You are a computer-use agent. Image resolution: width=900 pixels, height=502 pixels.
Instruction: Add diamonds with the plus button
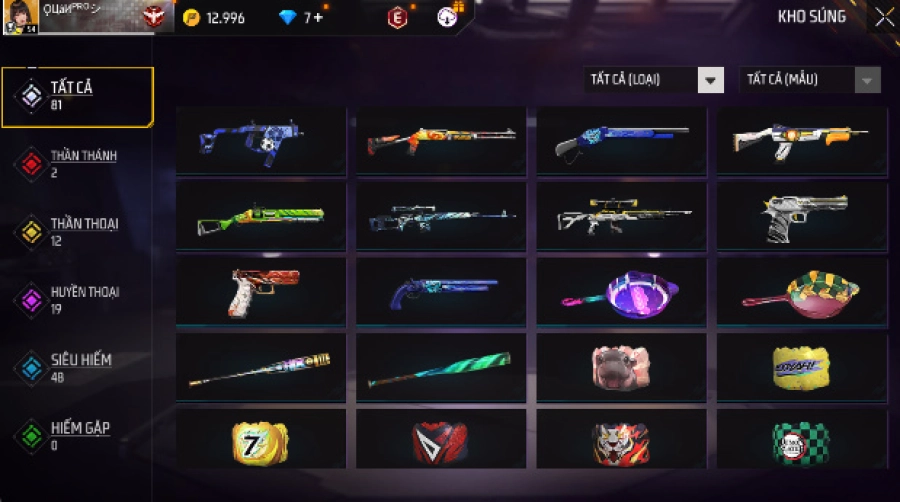tap(318, 18)
